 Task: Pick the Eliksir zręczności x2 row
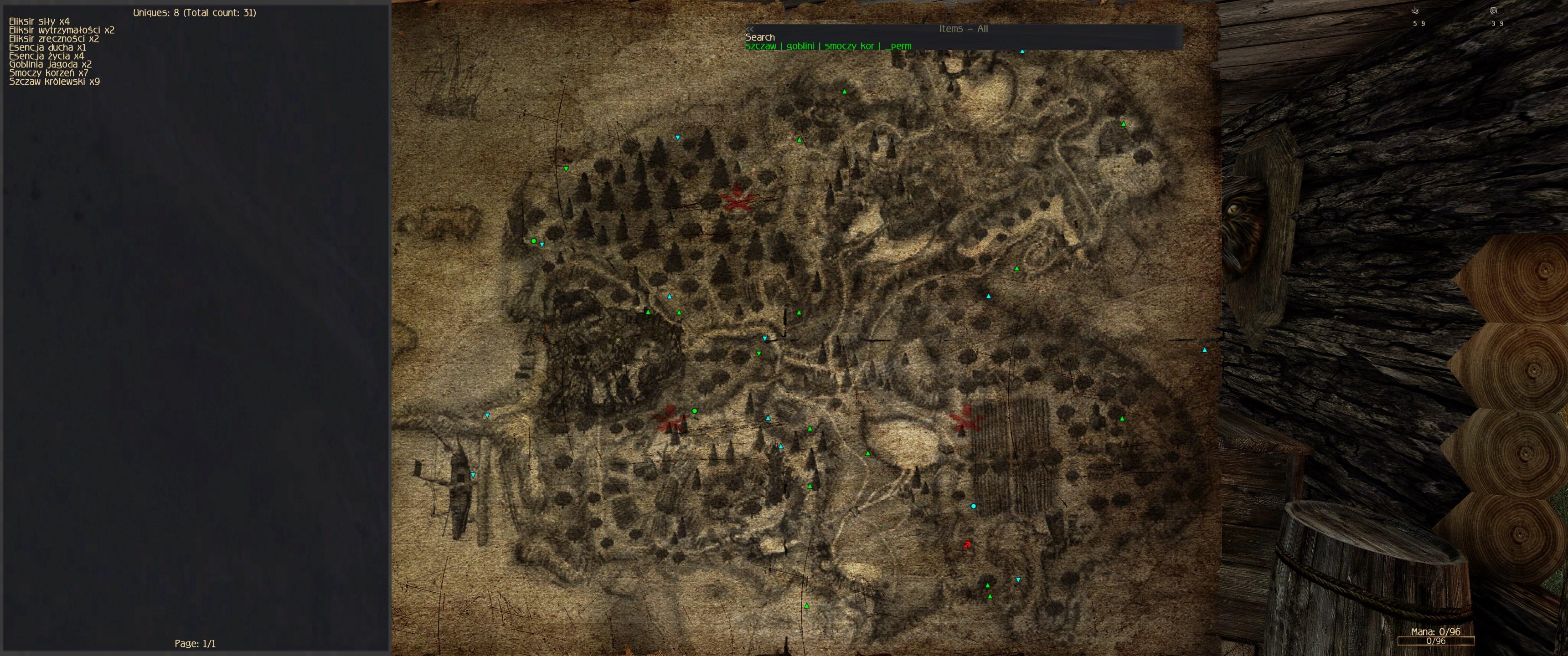pyautogui.click(x=54, y=38)
